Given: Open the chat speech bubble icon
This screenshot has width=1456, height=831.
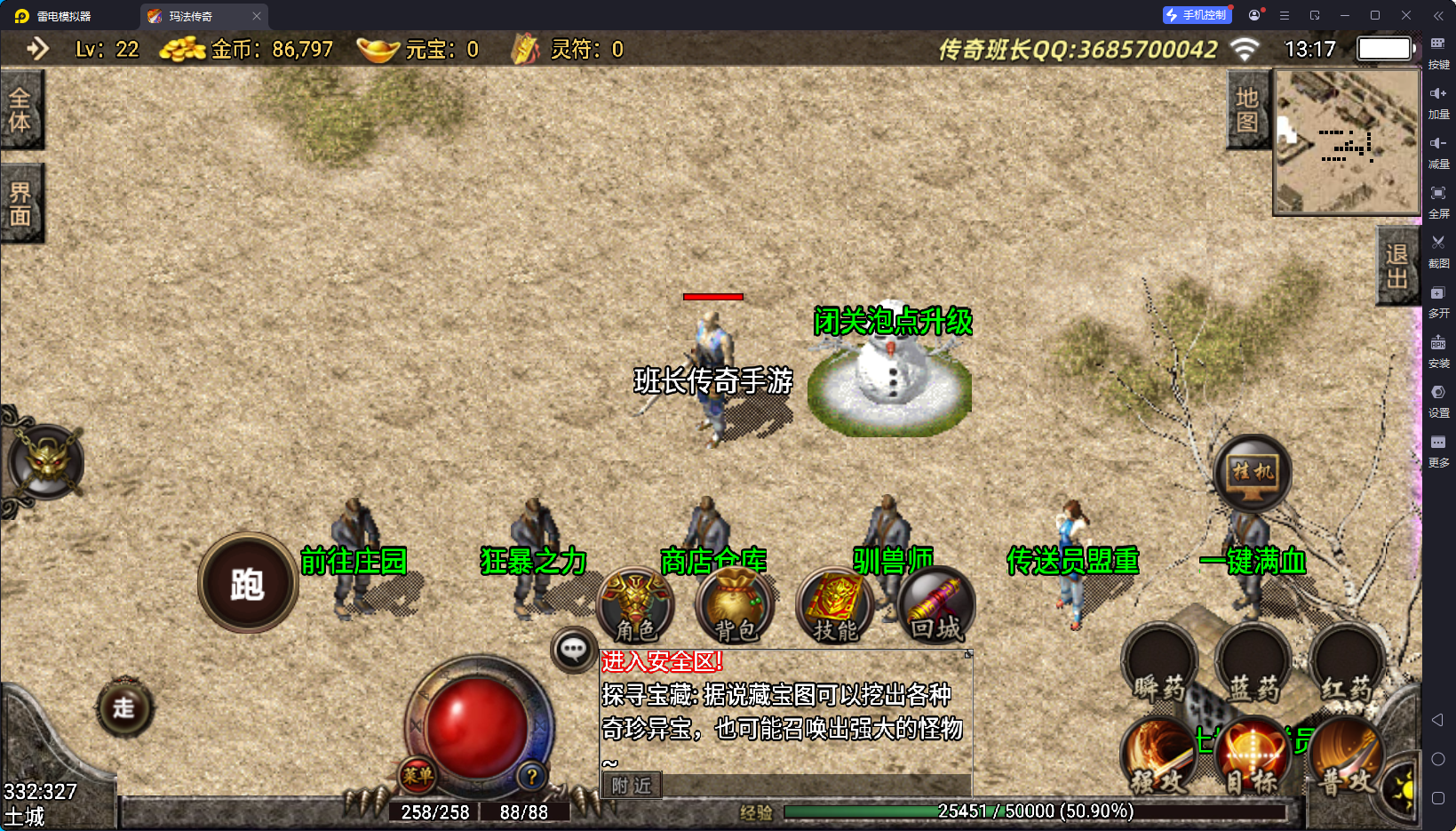Looking at the screenshot, I should [x=573, y=651].
